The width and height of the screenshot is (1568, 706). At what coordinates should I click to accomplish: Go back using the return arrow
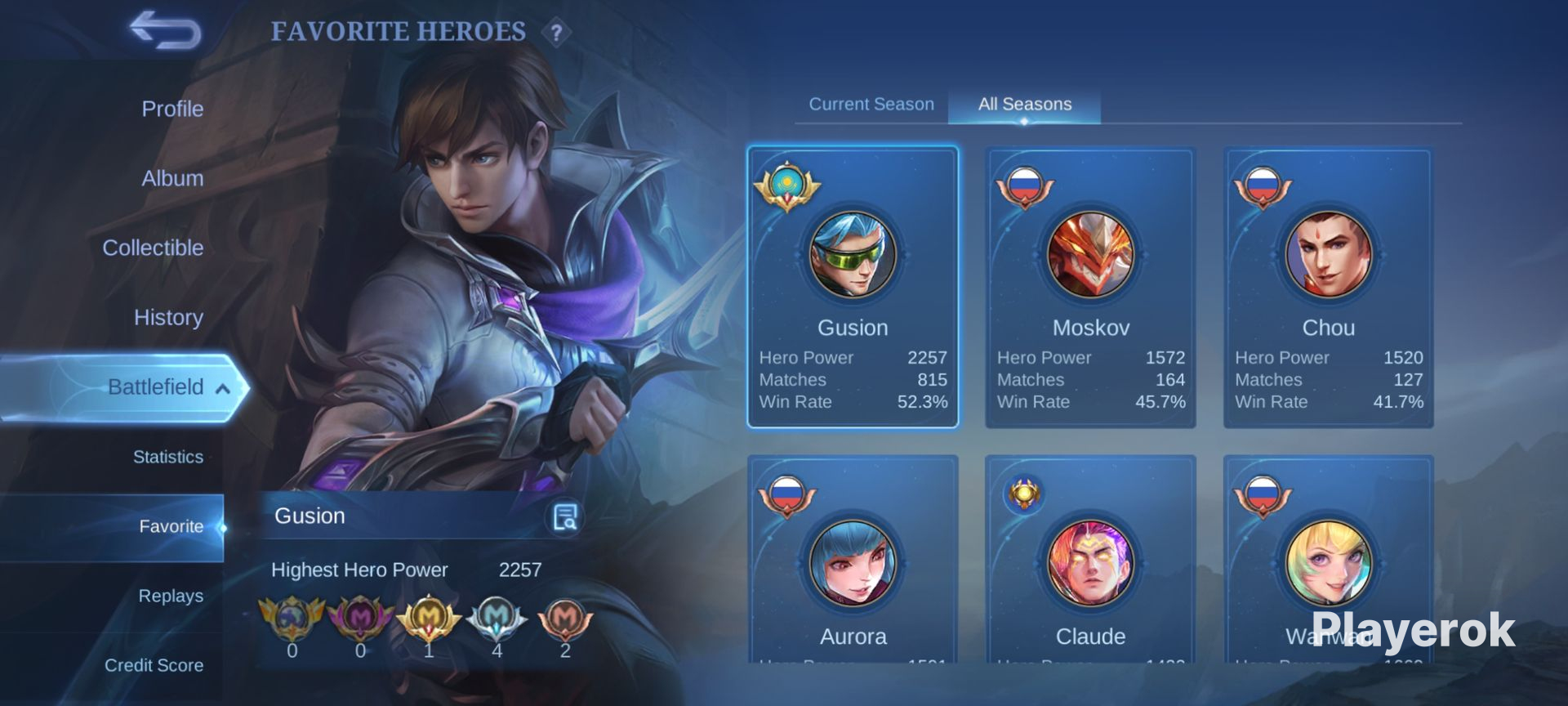tap(166, 31)
